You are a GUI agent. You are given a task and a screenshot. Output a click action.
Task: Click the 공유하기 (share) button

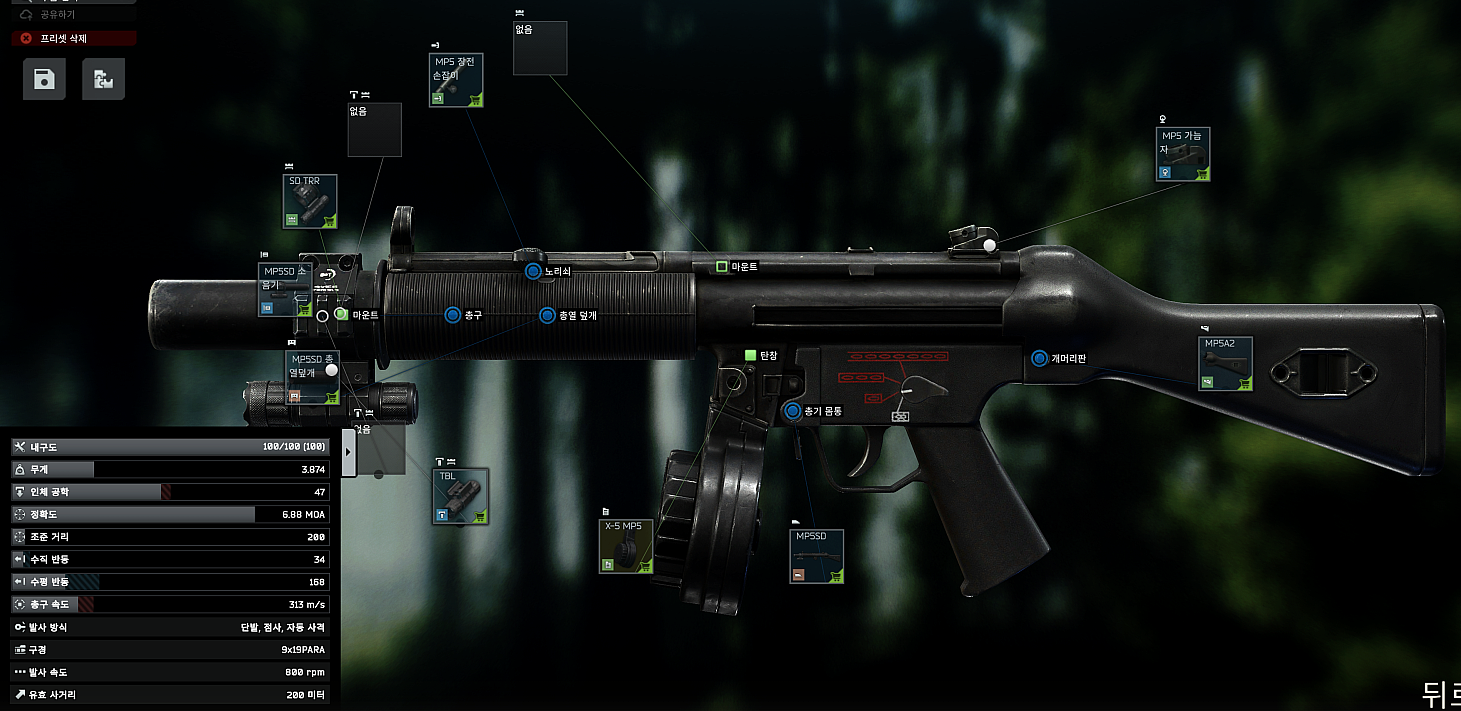(57, 15)
